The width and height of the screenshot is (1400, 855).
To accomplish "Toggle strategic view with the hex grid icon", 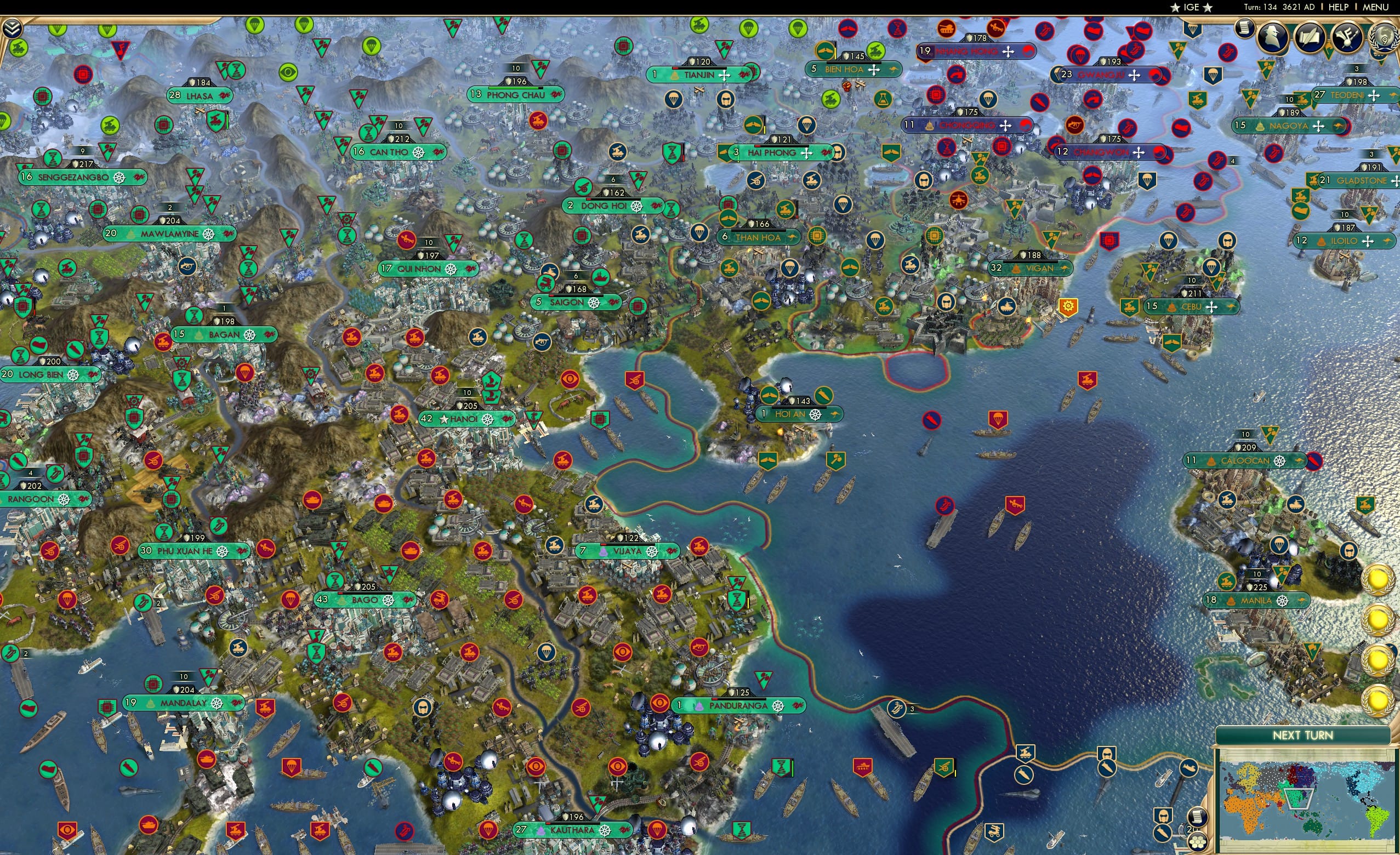I will 1197,843.
